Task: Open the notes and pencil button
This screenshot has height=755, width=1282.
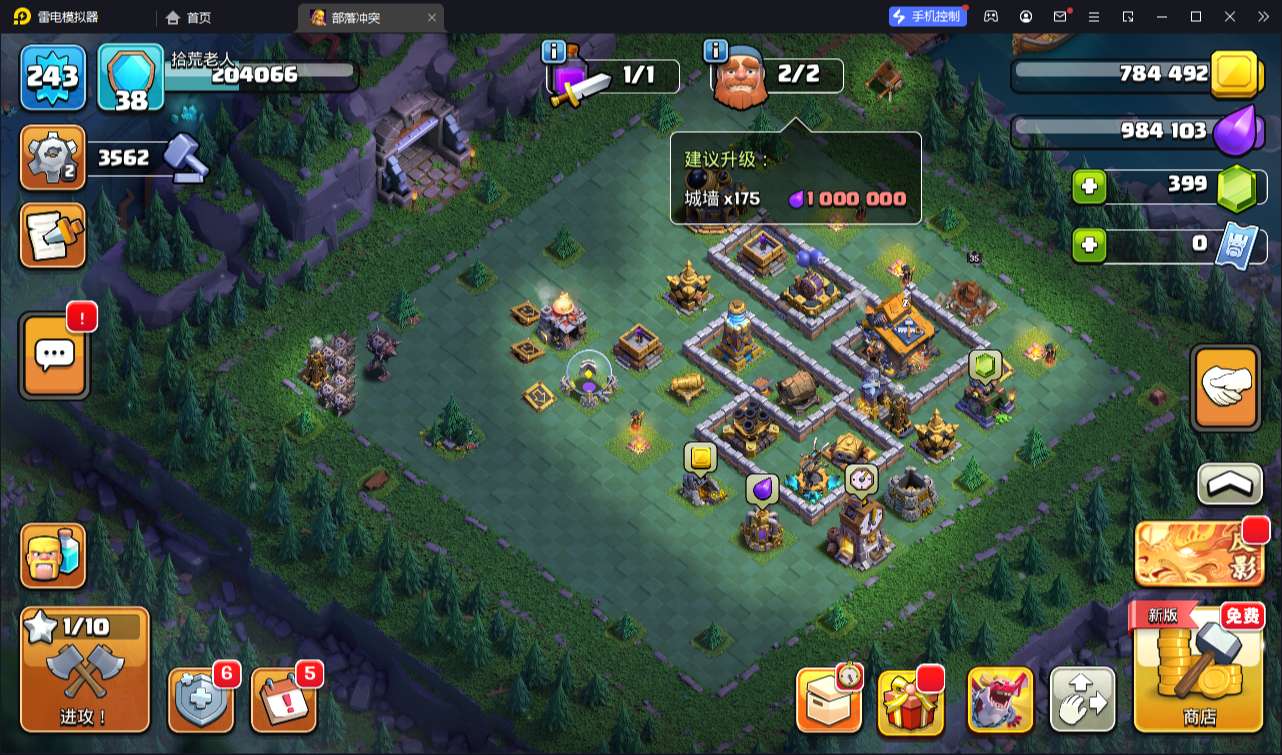Action: (53, 236)
